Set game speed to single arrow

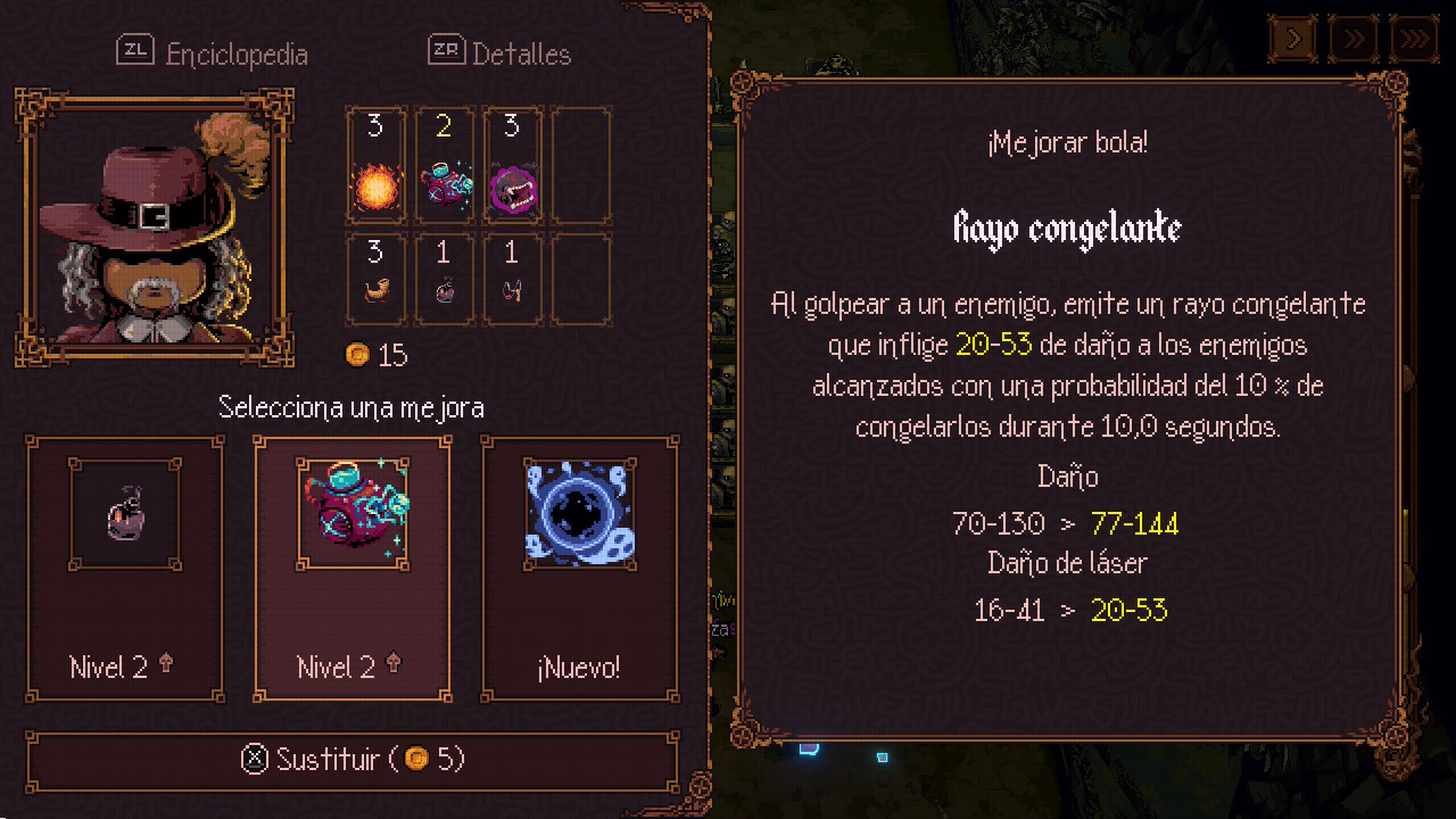point(1293,39)
